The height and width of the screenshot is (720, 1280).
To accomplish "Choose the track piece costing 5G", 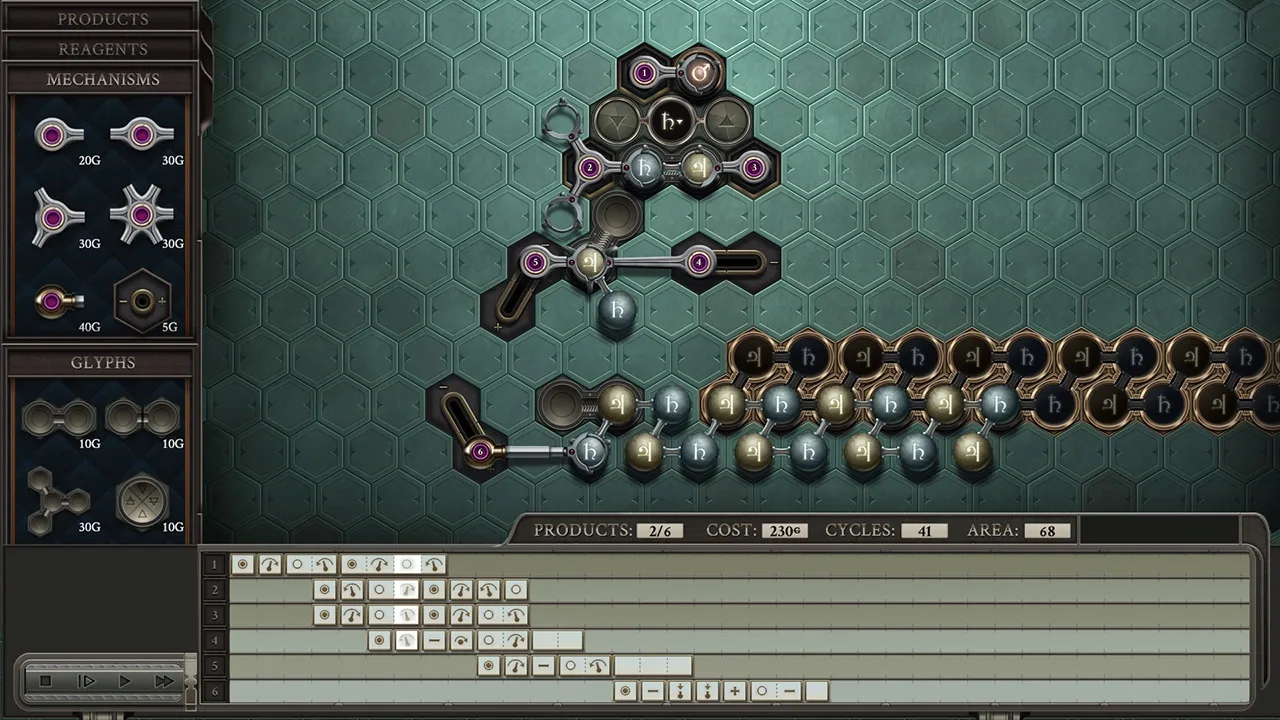I will 142,300.
